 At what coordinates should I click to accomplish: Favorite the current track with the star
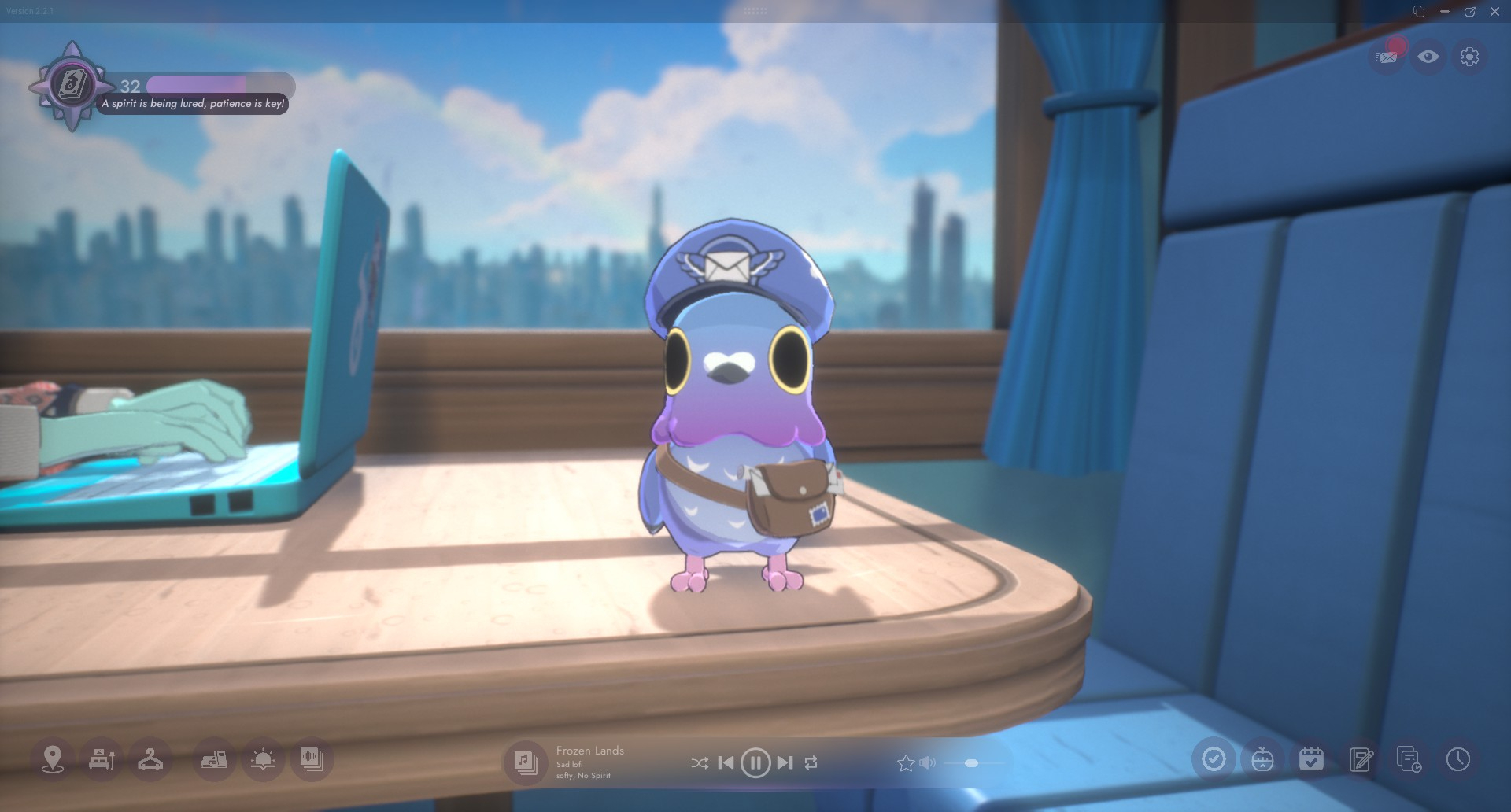coord(906,762)
